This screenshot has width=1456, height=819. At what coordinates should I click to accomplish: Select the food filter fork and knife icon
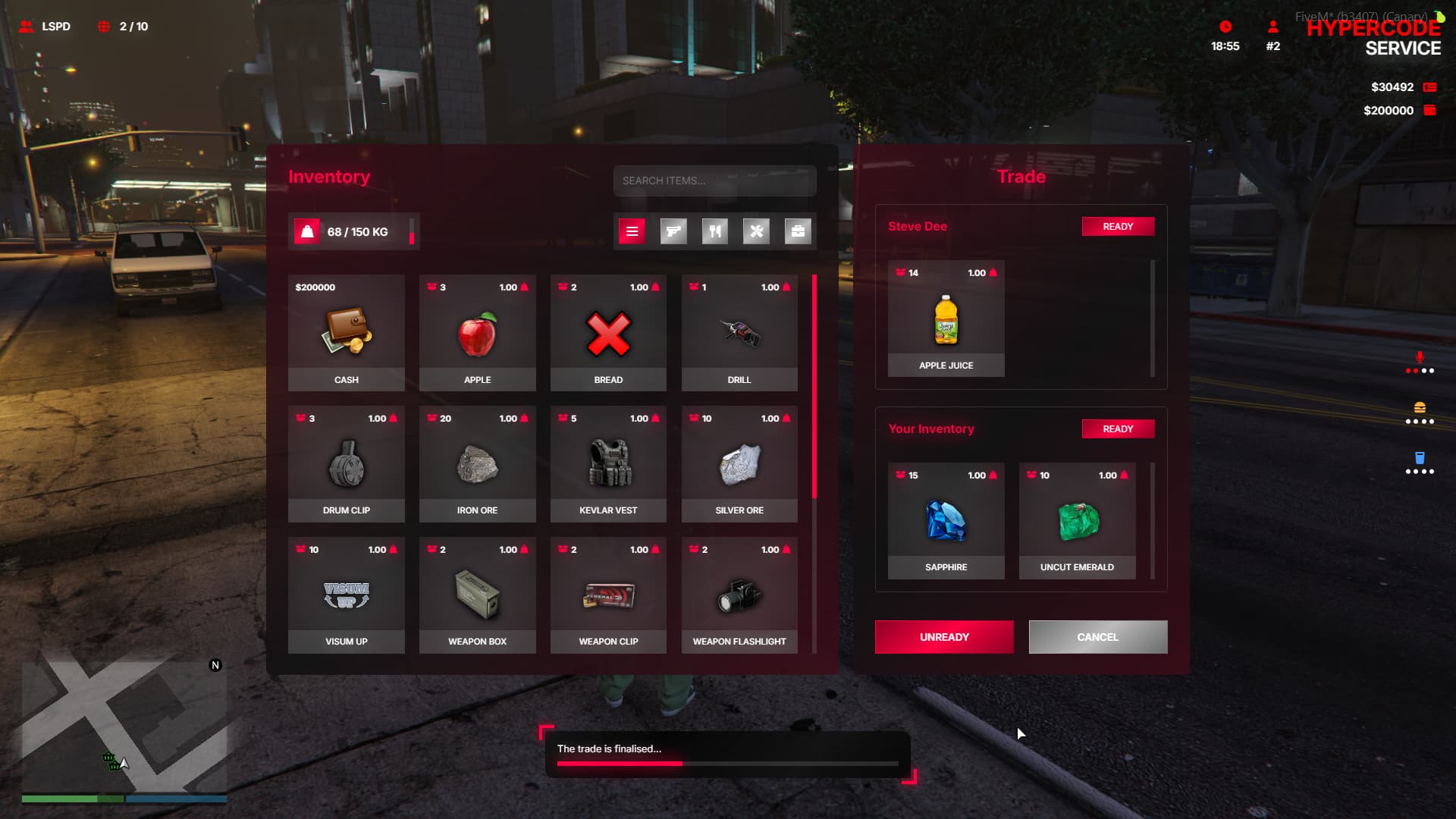(714, 231)
